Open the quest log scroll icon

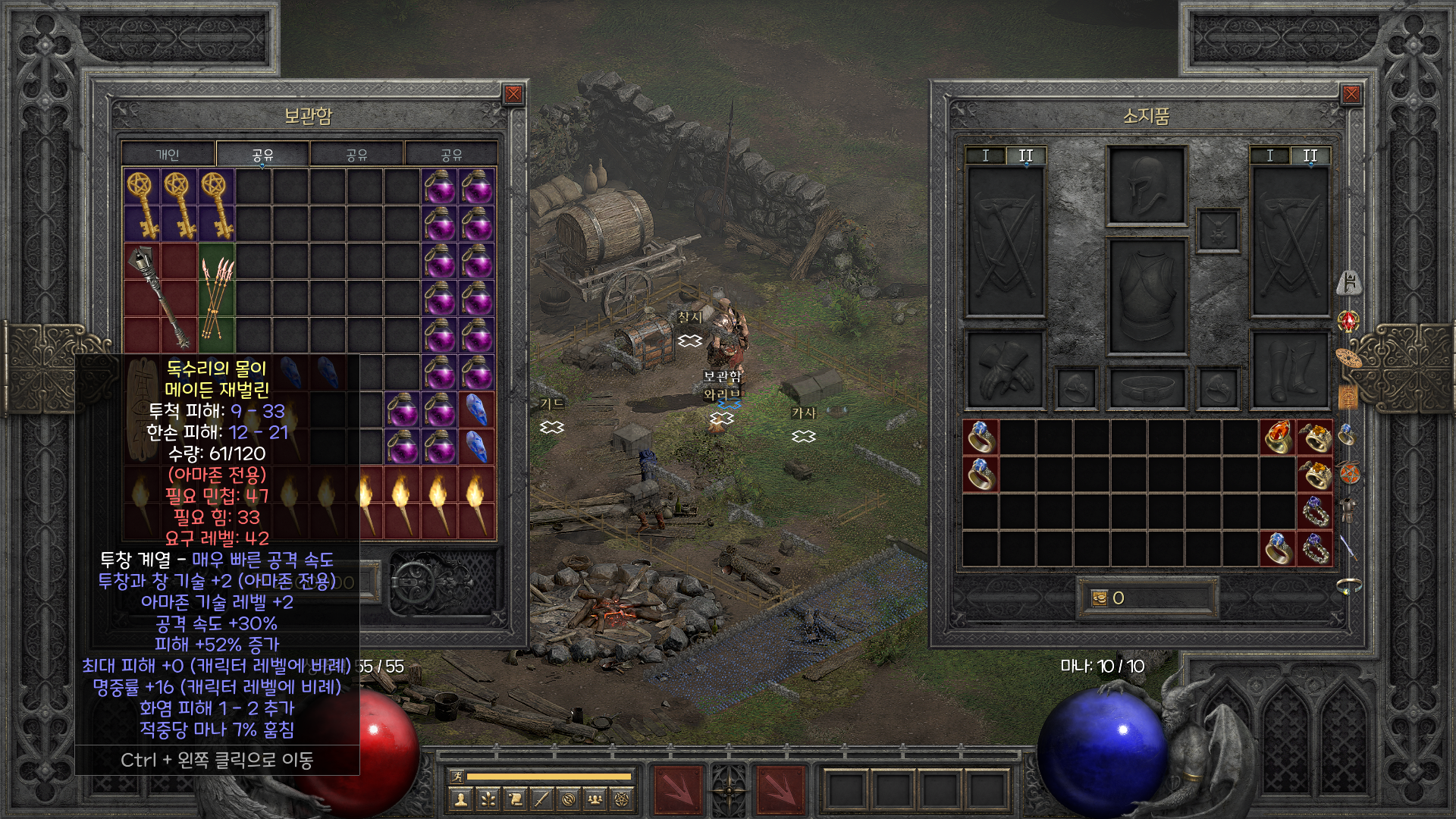click(515, 799)
